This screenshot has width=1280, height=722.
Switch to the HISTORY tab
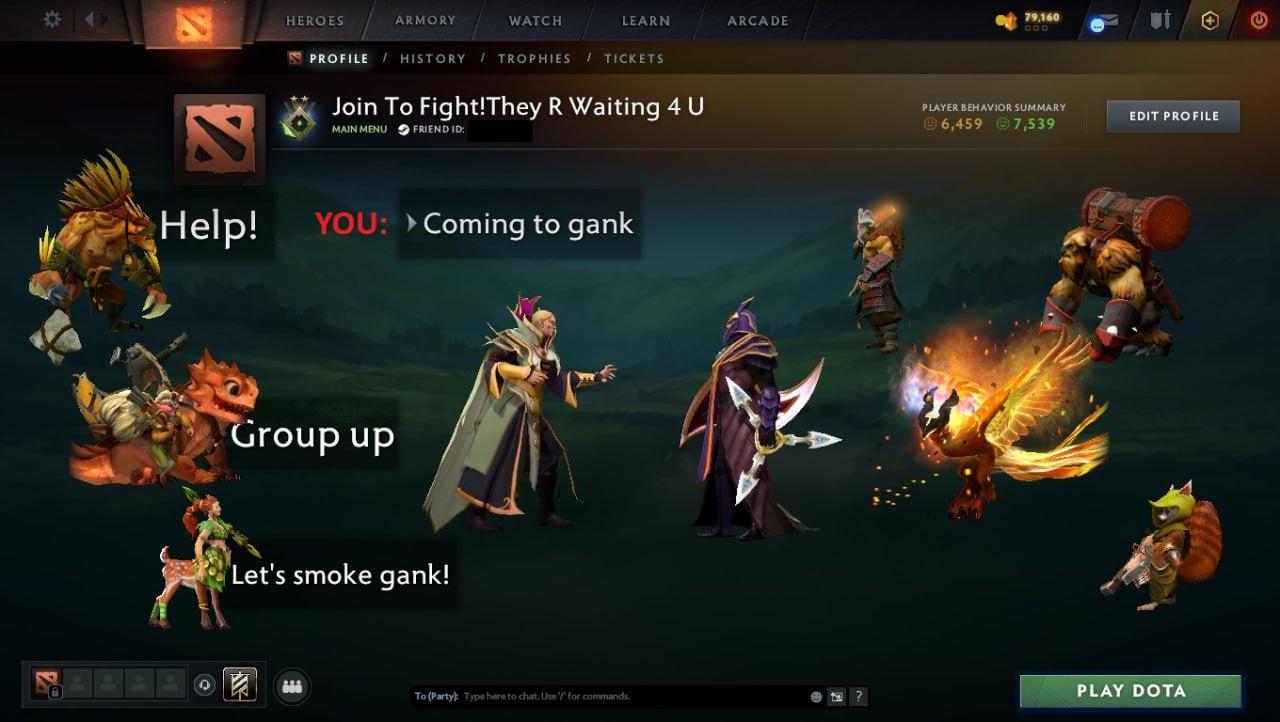(432, 58)
